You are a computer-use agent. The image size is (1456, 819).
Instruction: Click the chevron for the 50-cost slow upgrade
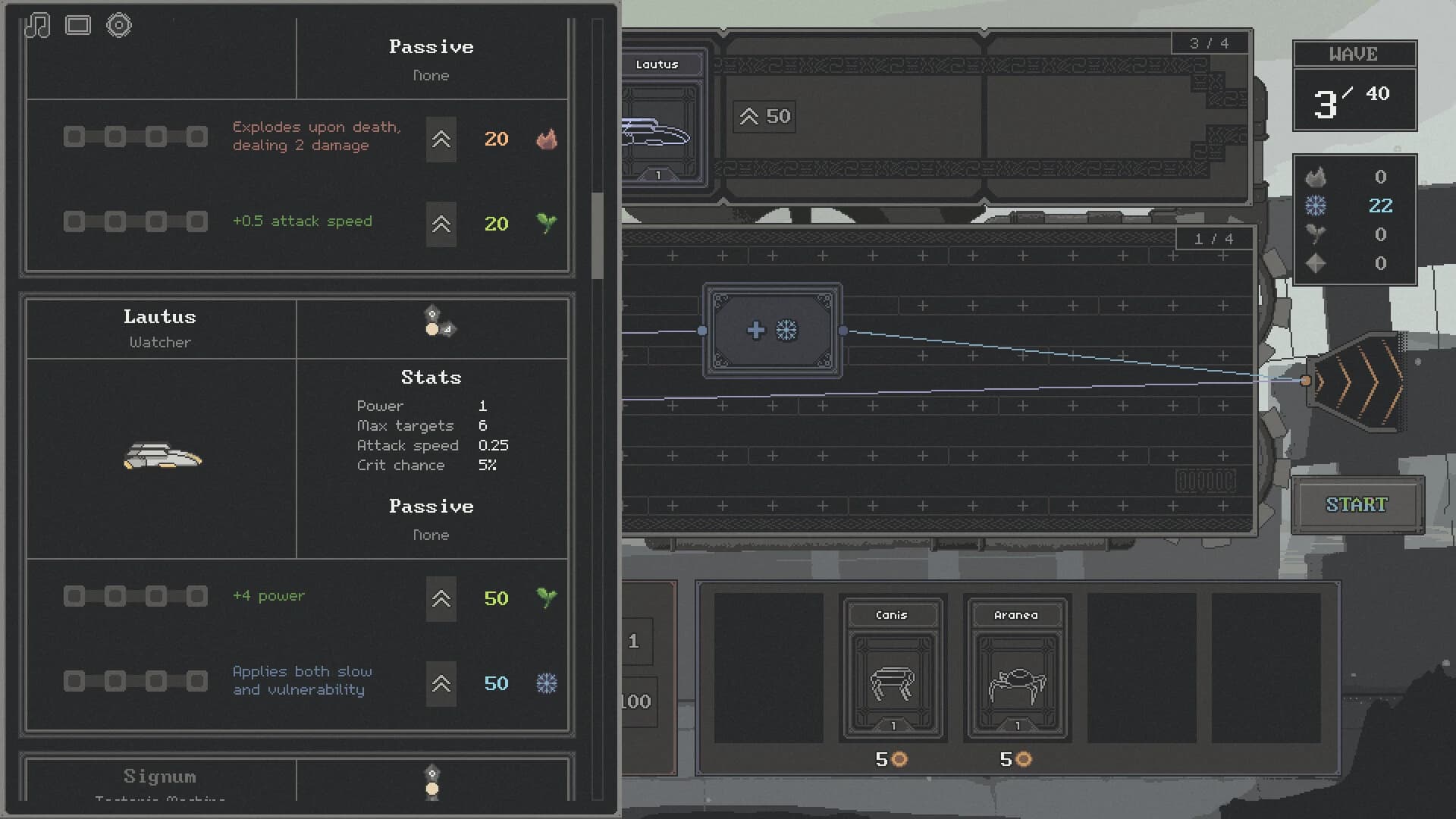(x=441, y=683)
